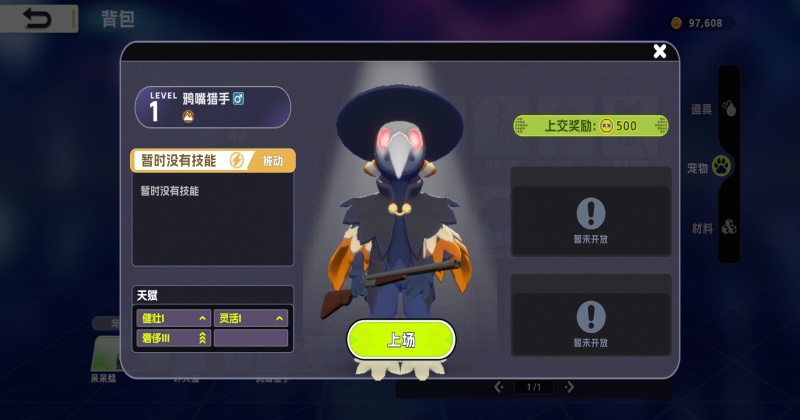Click the male gender icon beside 鸦嘴猎手
800x420 pixels.
click(x=239, y=99)
